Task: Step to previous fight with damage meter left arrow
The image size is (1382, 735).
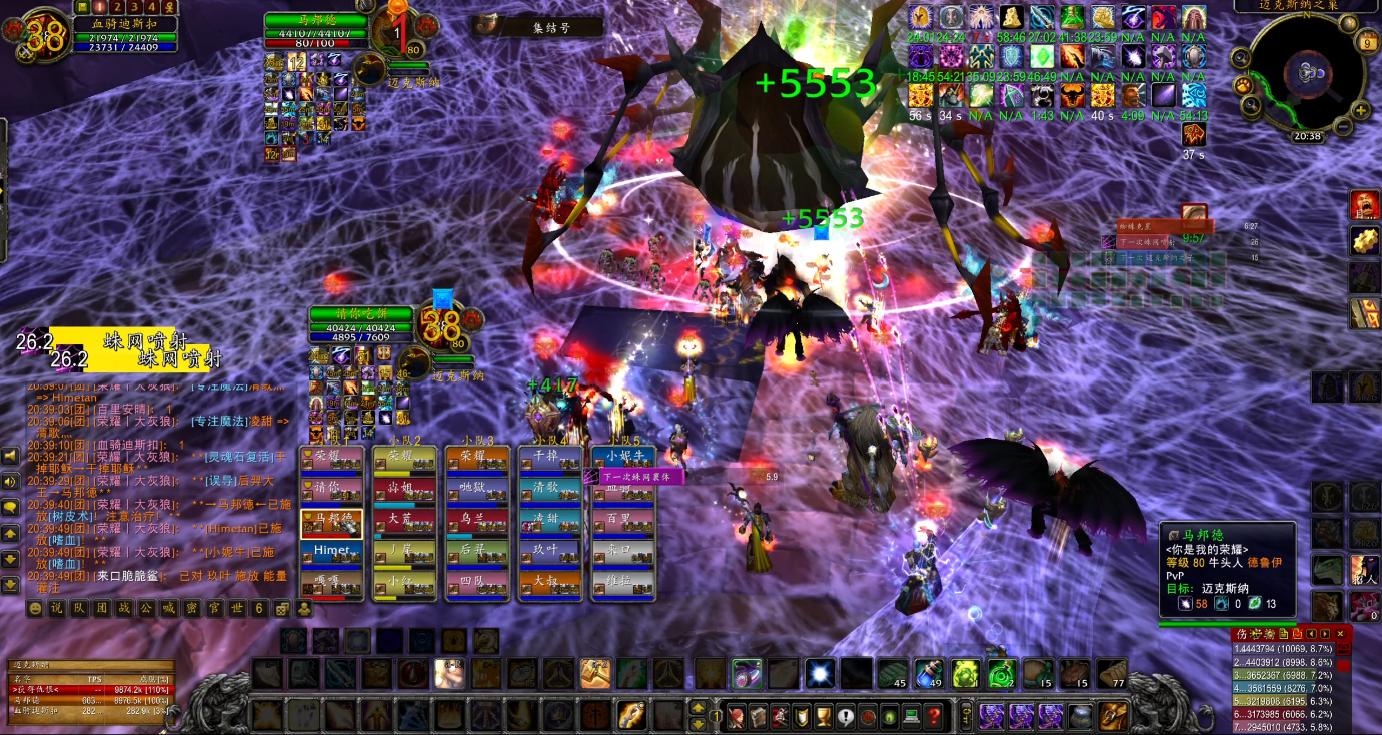Action: (1310, 634)
